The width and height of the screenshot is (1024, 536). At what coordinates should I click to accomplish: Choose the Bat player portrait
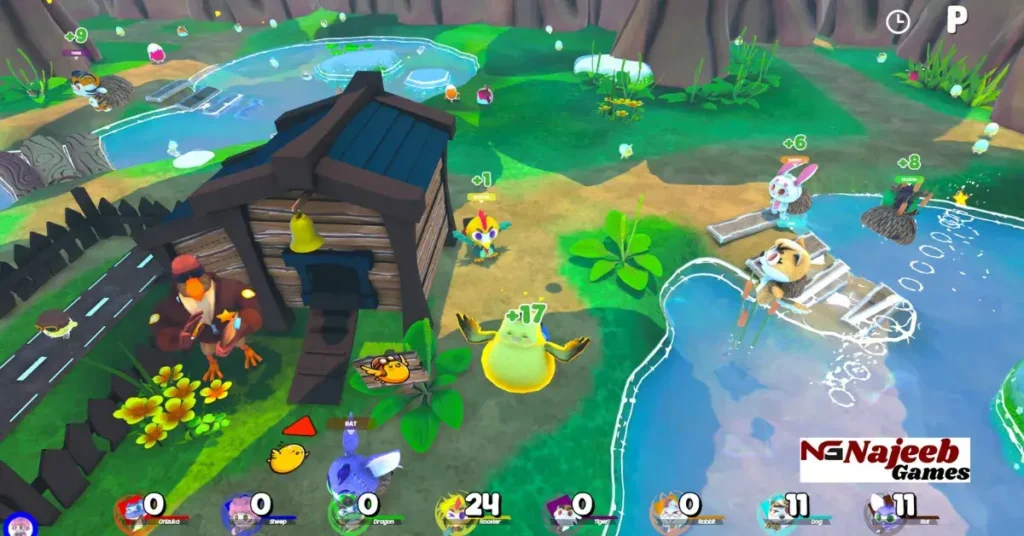(x=884, y=512)
